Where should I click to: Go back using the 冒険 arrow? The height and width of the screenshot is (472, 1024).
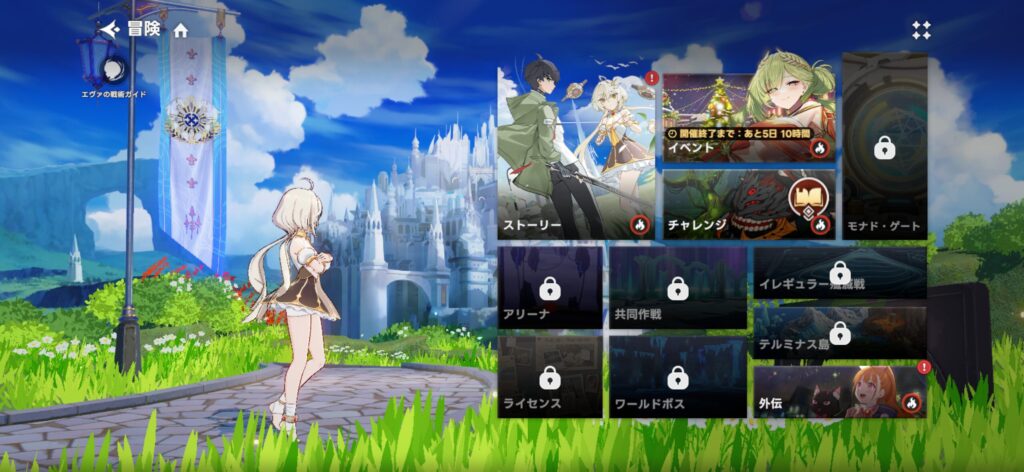point(111,30)
